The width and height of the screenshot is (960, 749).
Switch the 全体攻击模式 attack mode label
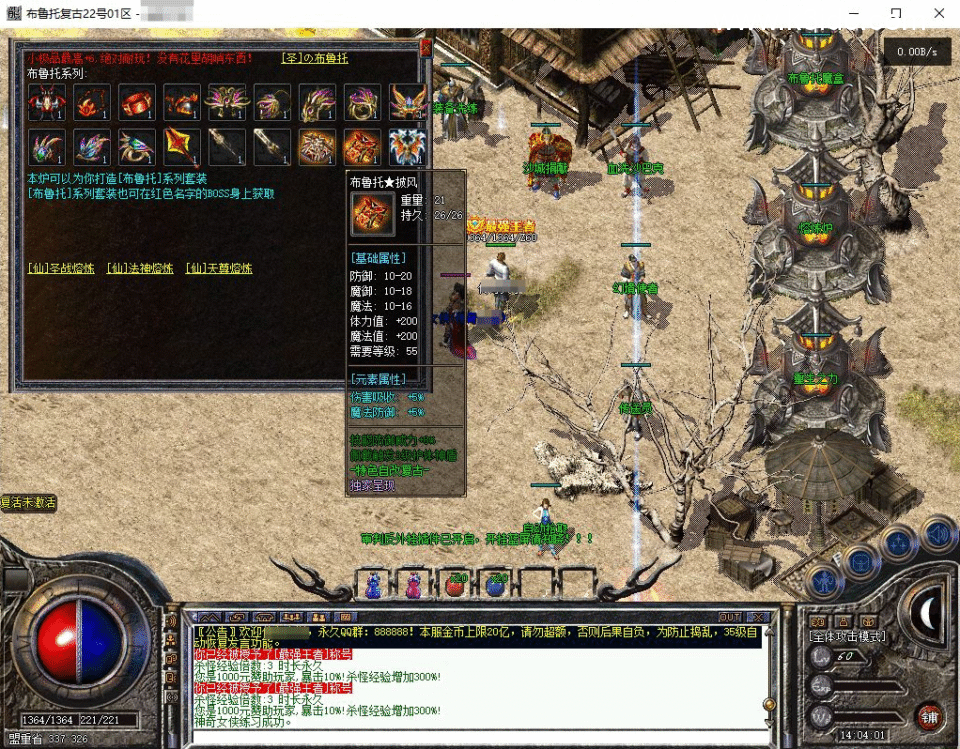pyautogui.click(x=846, y=636)
